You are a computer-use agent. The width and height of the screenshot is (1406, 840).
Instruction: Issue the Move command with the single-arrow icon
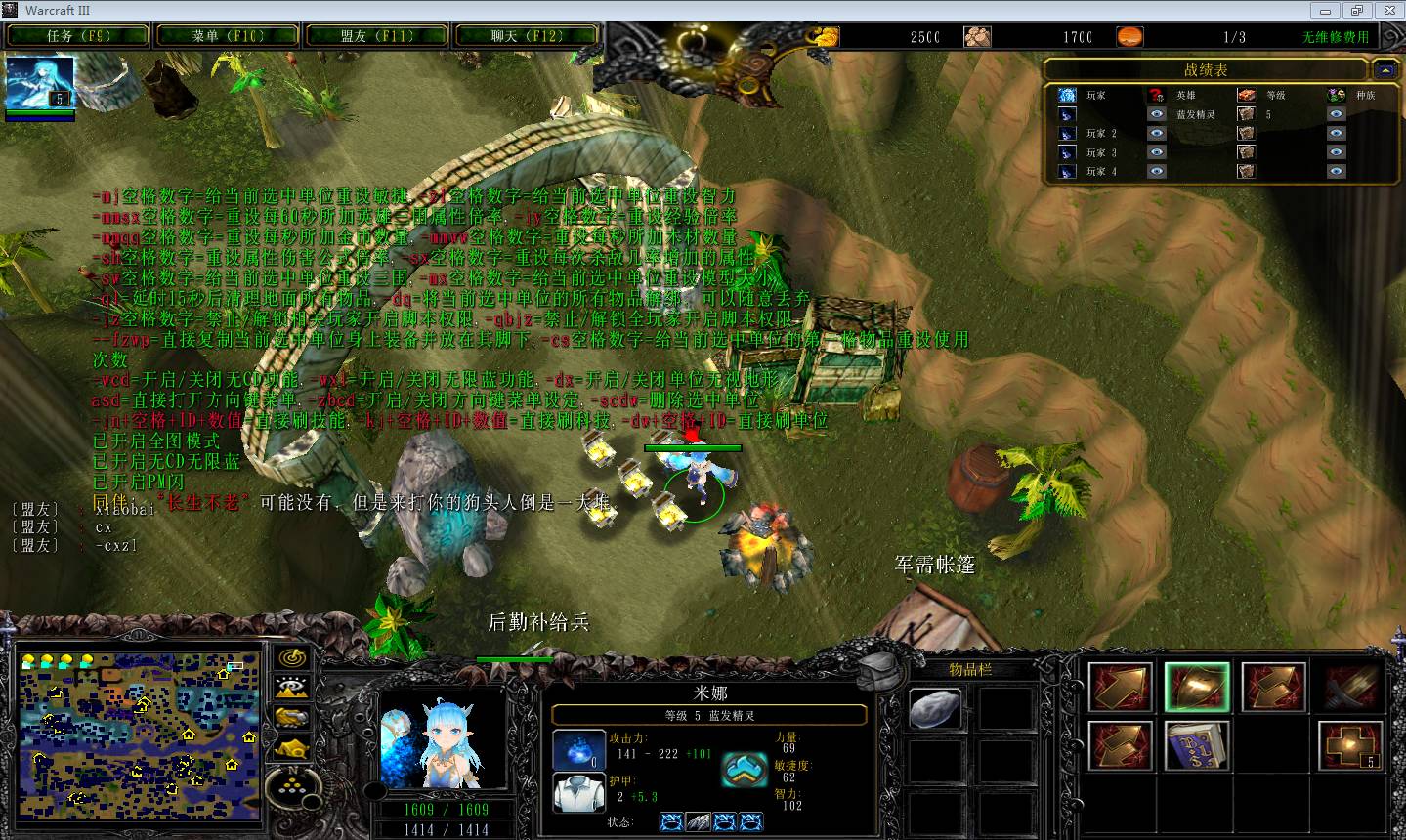1120,688
